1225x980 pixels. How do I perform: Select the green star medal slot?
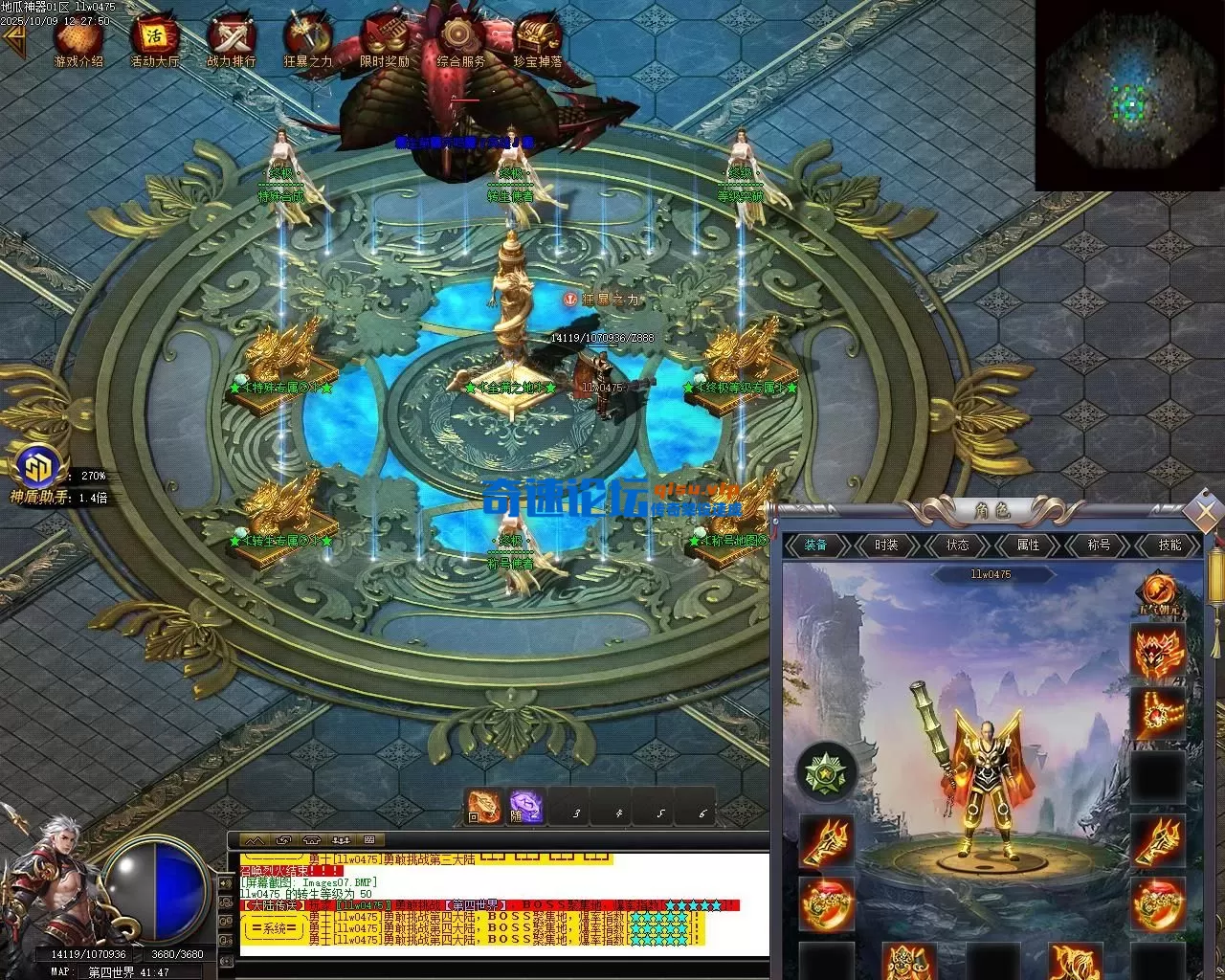click(x=825, y=771)
